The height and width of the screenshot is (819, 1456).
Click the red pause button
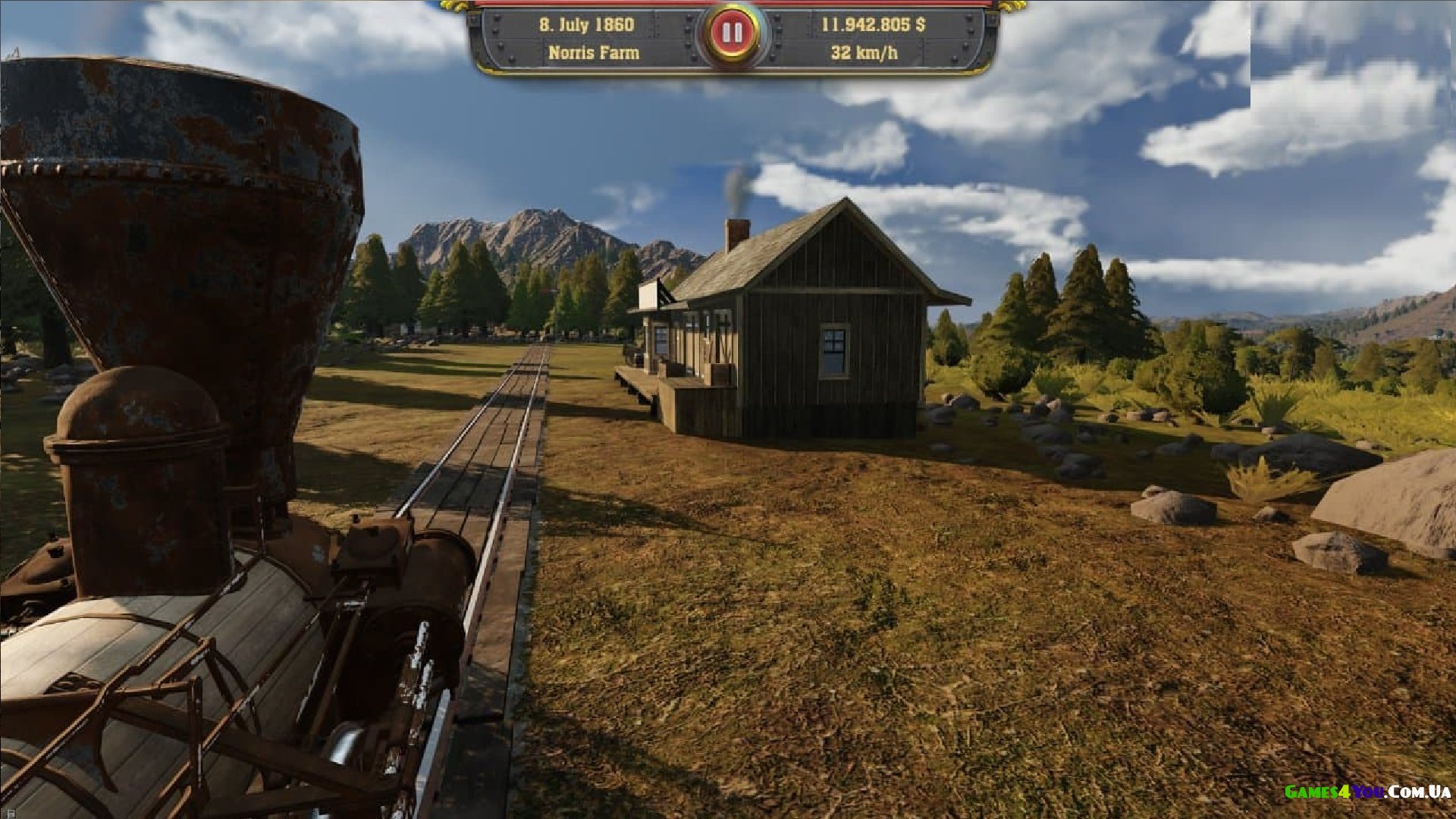pos(732,33)
